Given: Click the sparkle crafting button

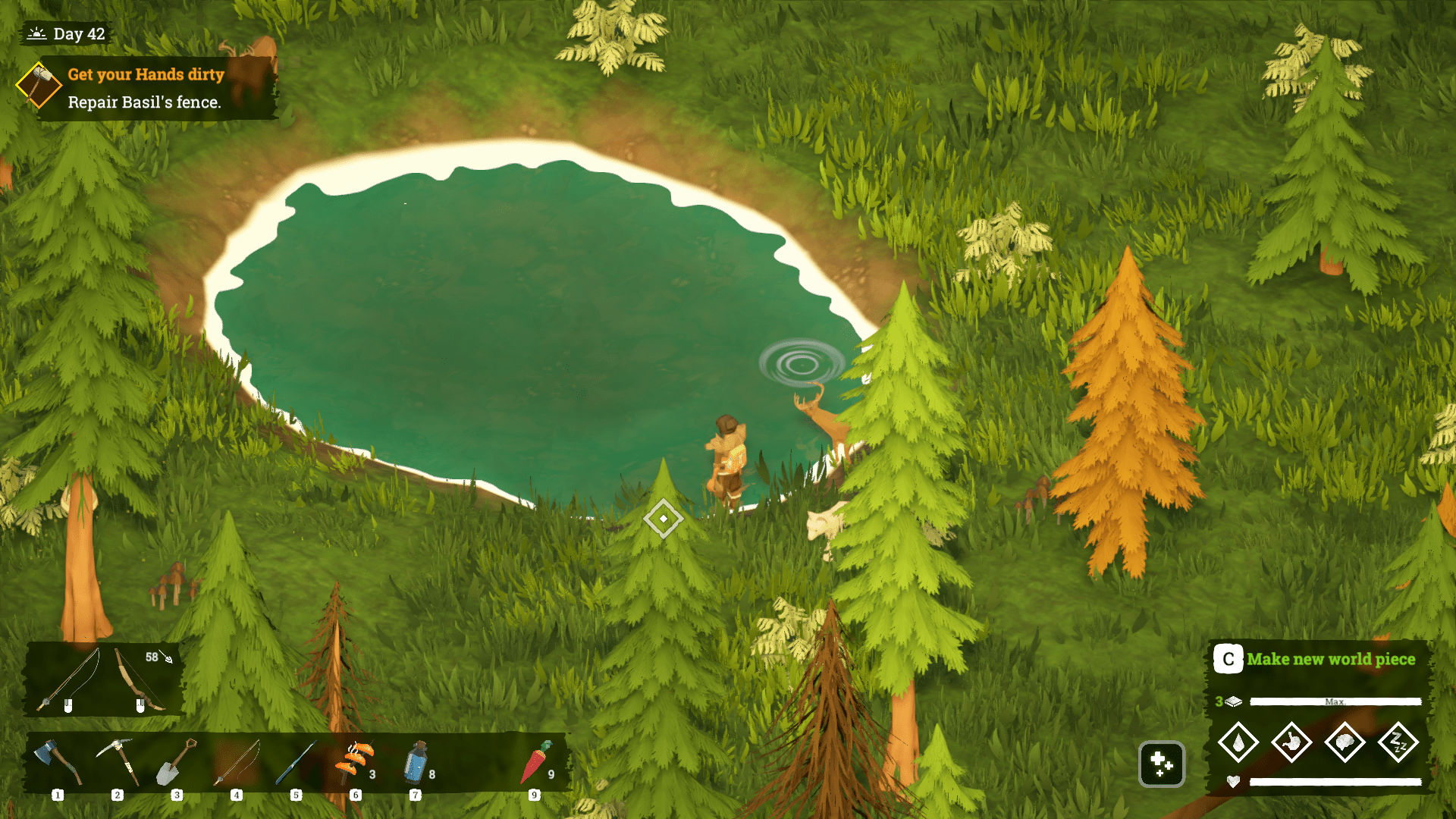Looking at the screenshot, I should (1163, 765).
